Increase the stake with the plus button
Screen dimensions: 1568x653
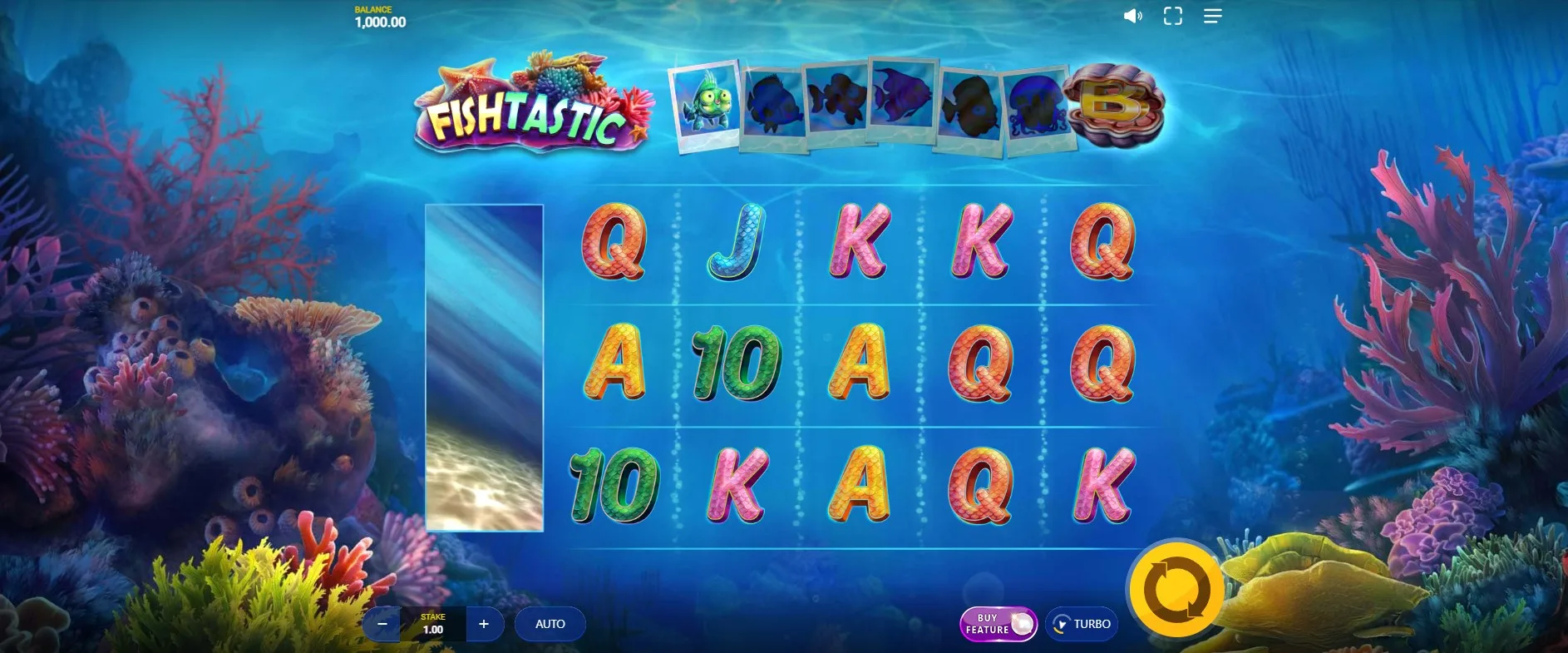coord(484,624)
